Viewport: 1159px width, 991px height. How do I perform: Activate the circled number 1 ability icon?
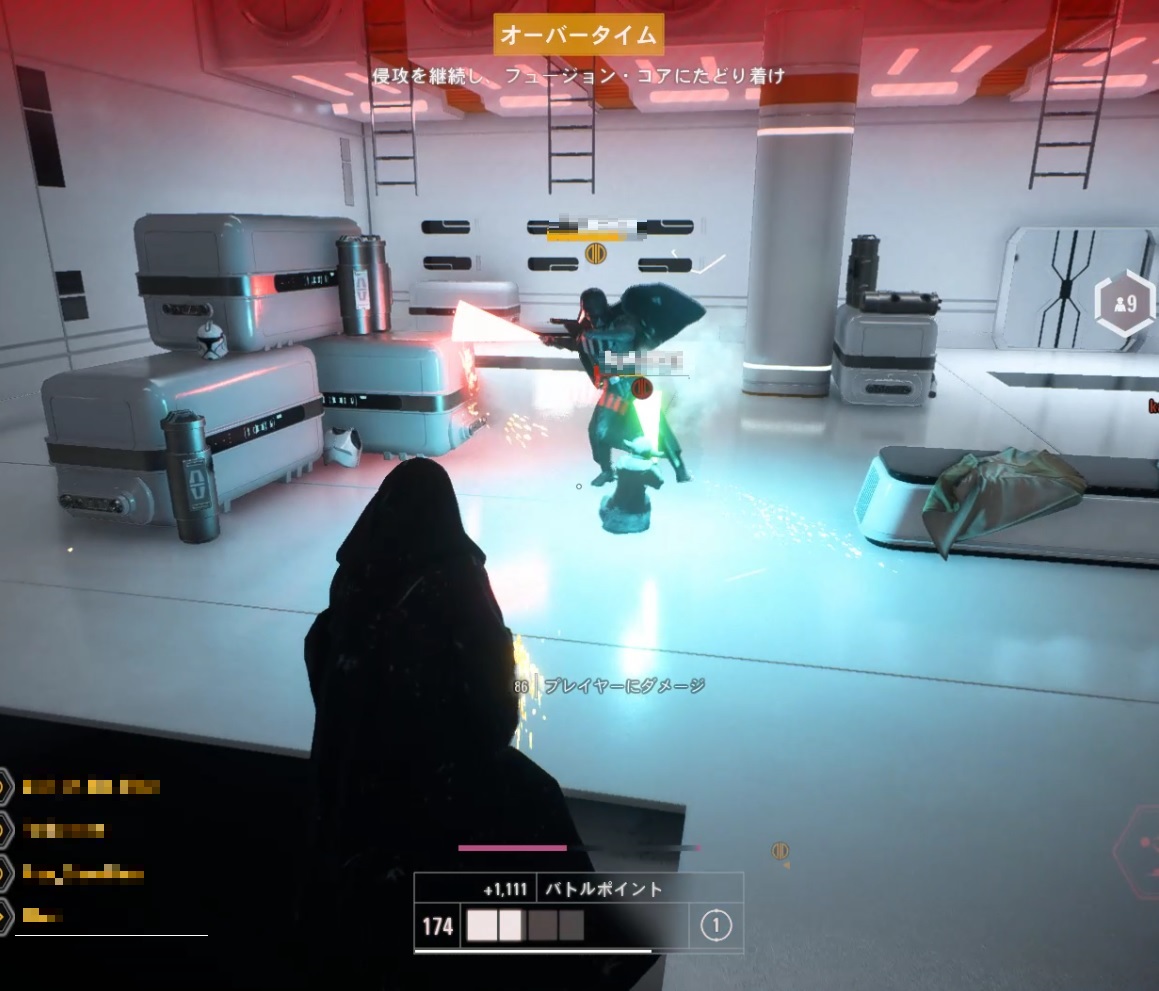point(716,926)
